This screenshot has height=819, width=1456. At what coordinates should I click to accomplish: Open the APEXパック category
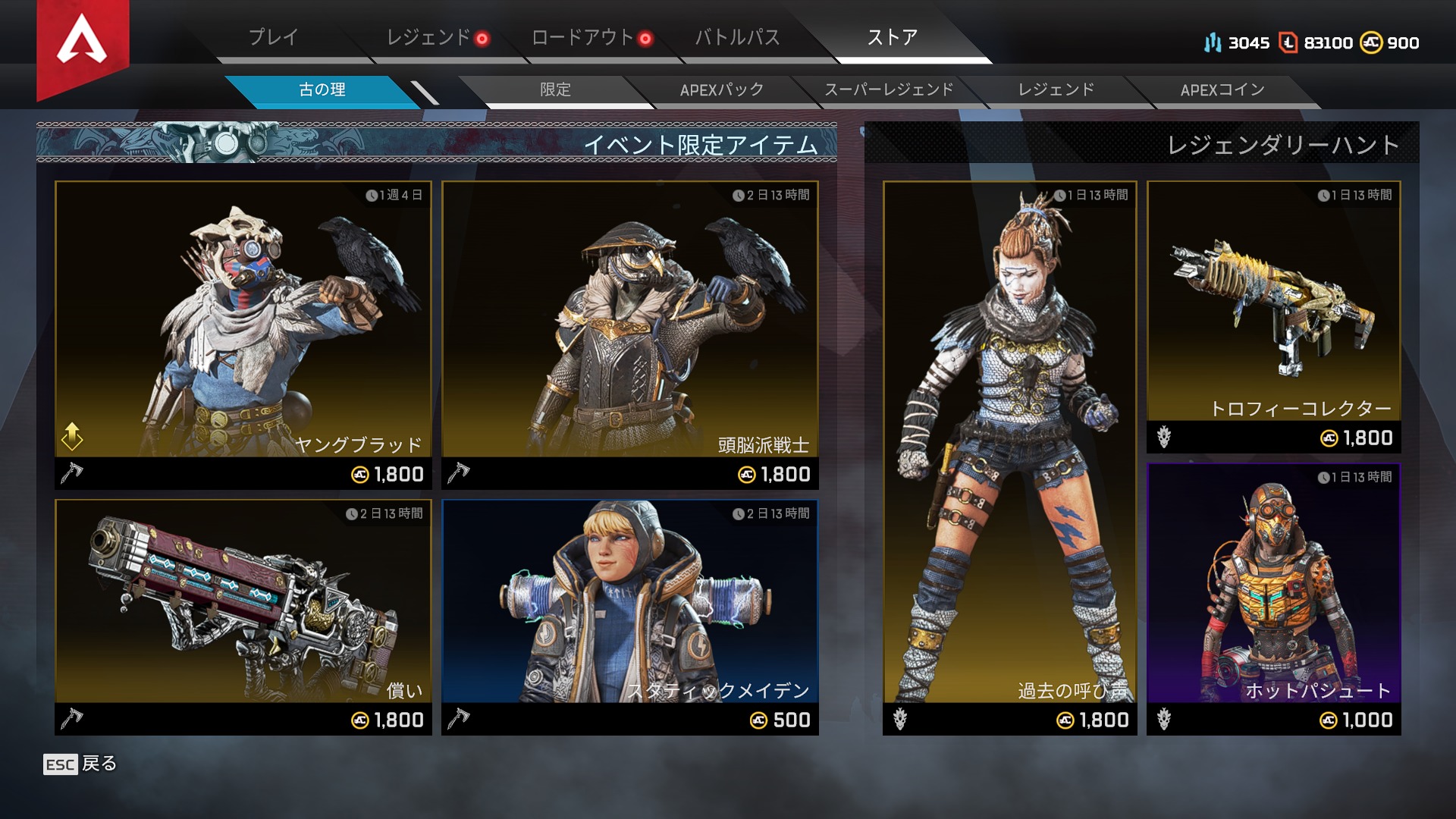tap(721, 90)
